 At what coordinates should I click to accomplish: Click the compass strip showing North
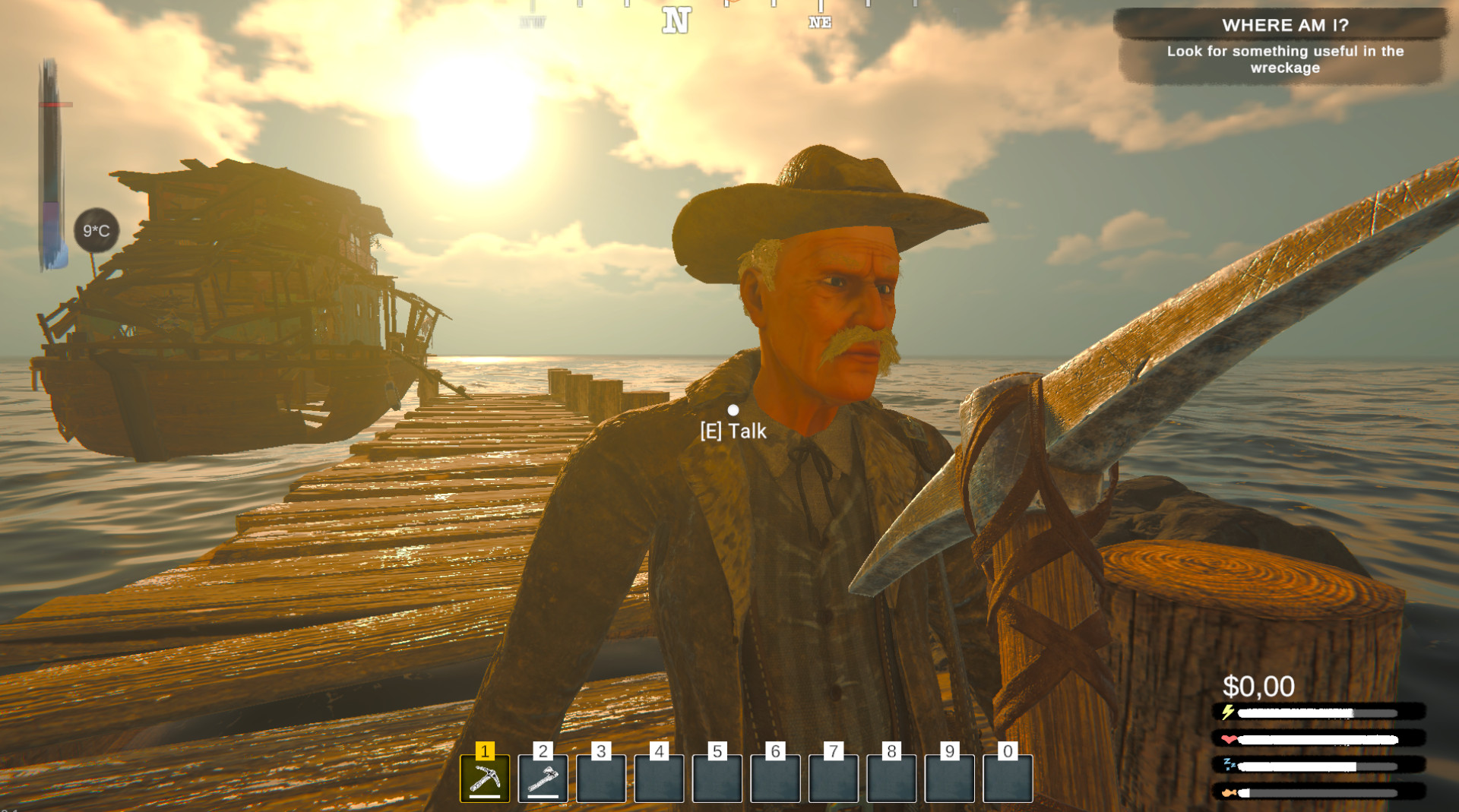[x=676, y=18]
